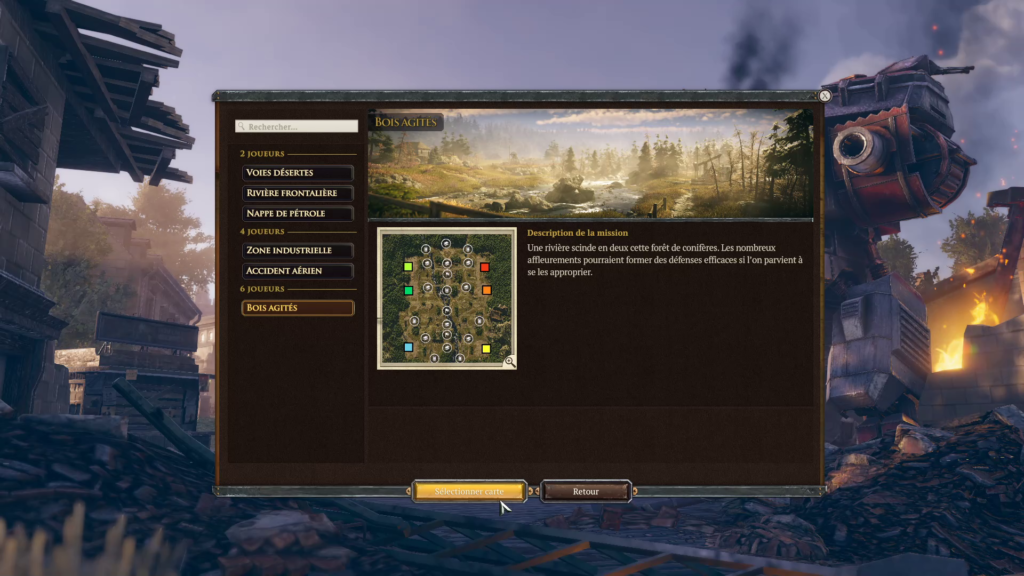Pick the Nappe de pétrole map
Image resolution: width=1024 pixels, height=576 pixels.
coord(298,213)
